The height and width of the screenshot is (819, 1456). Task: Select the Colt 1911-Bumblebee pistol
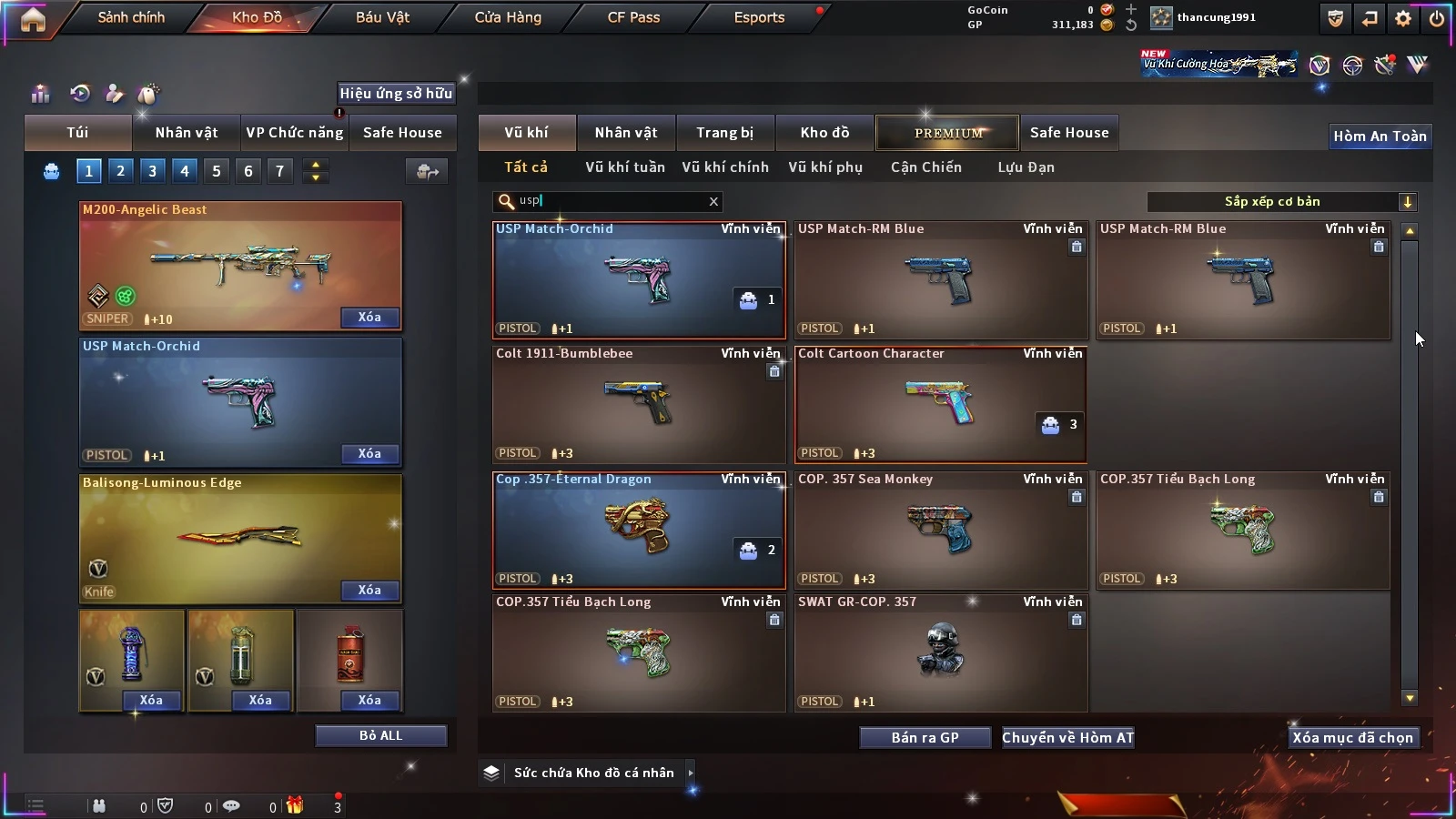coord(638,404)
